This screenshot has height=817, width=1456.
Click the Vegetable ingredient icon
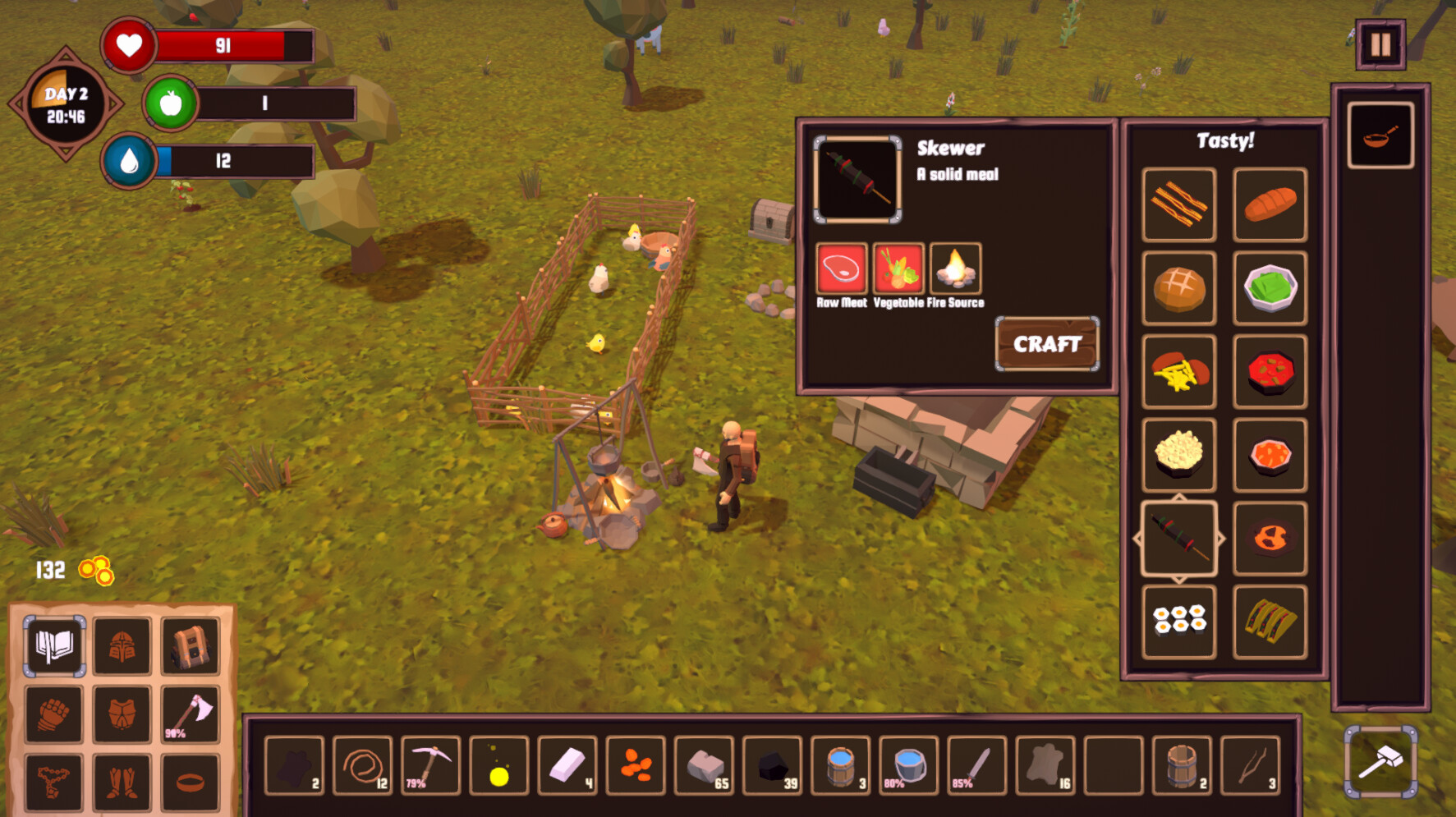(x=898, y=268)
